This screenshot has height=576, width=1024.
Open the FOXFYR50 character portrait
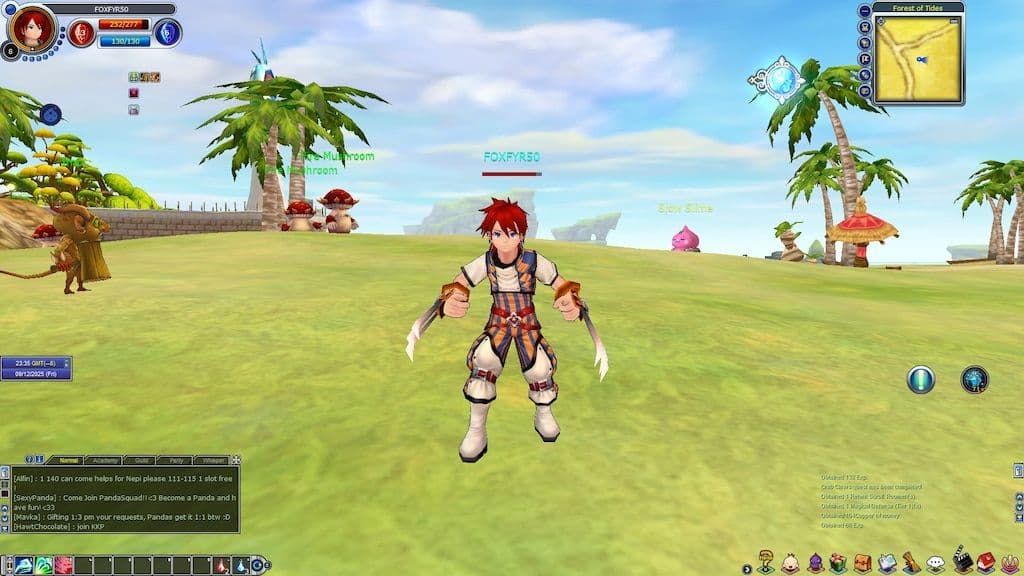coord(31,30)
